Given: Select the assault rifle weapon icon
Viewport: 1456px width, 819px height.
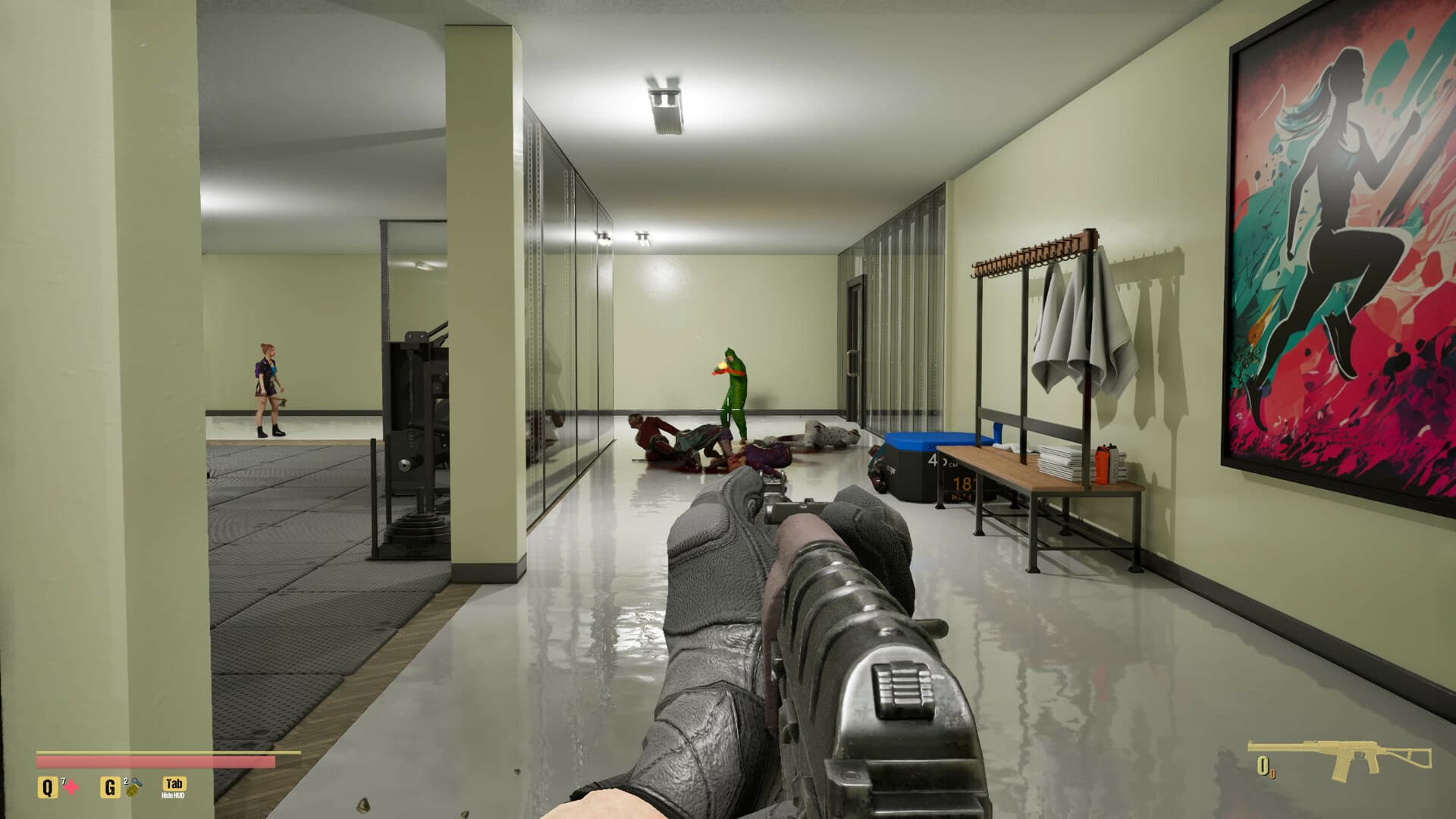Looking at the screenshot, I should (1352, 755).
